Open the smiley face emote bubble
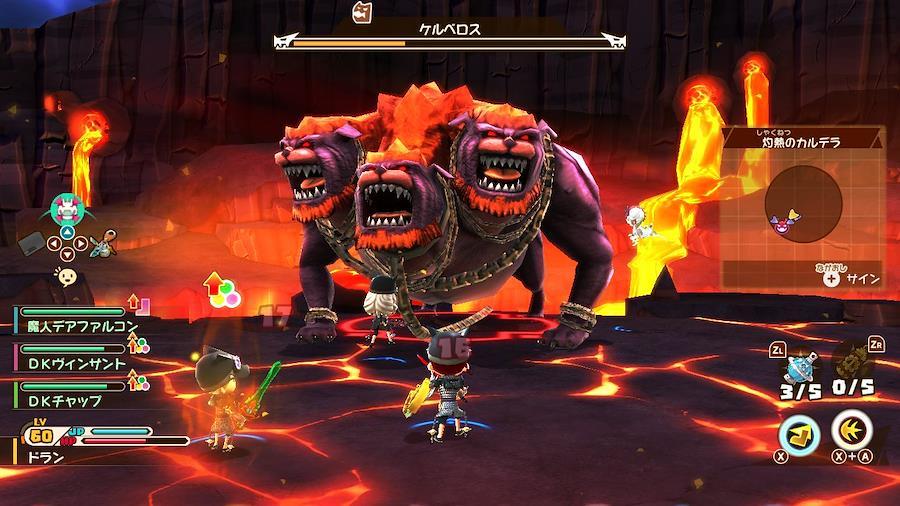The image size is (900, 506). [x=67, y=278]
